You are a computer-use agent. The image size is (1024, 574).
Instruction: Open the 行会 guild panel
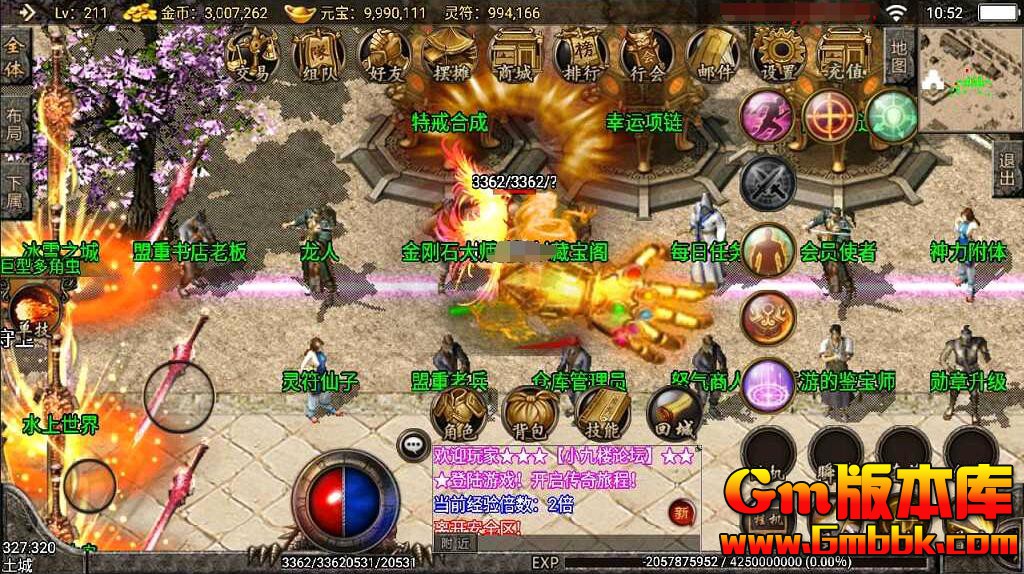coord(647,53)
